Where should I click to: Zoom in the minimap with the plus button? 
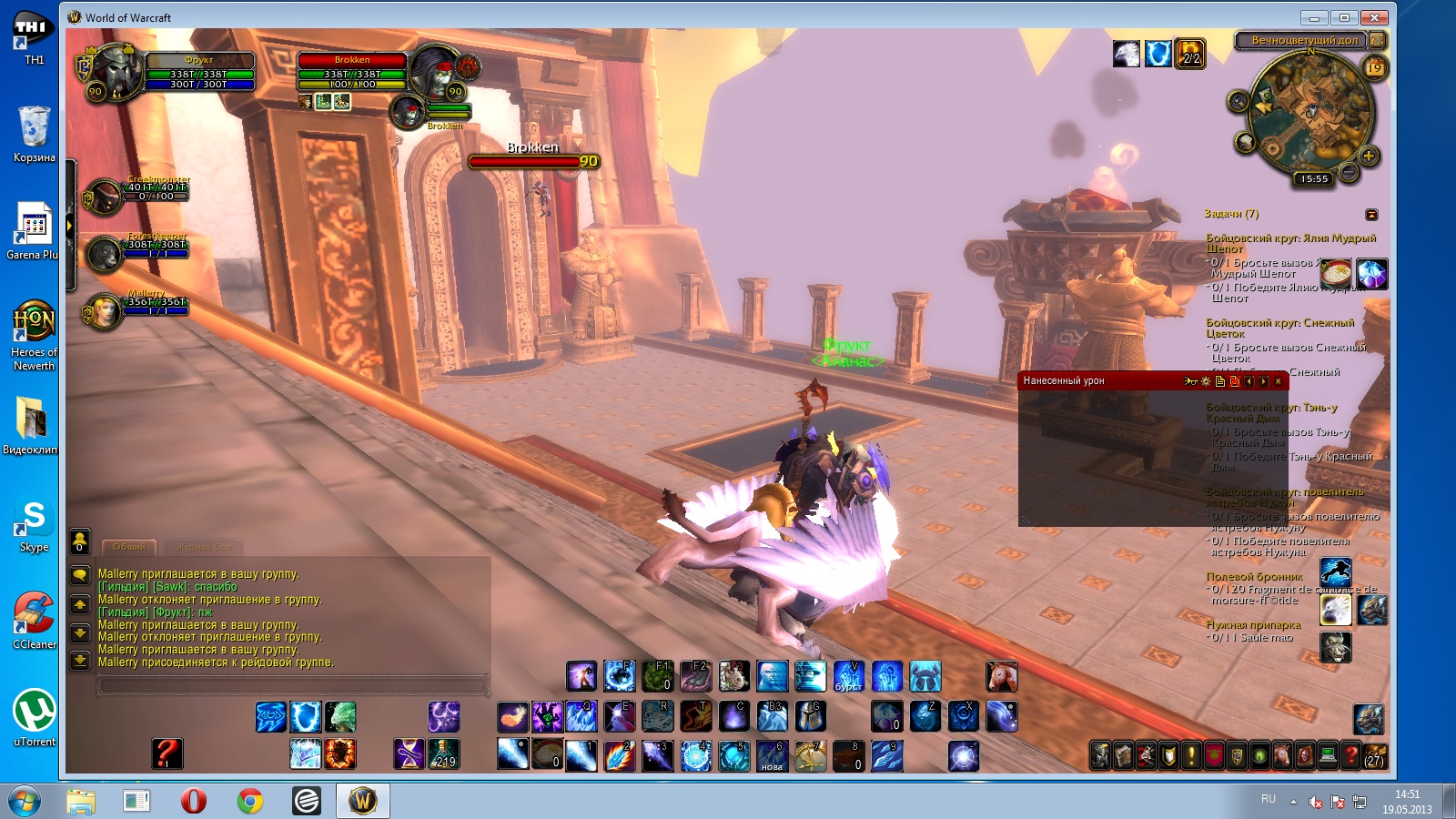1369,156
